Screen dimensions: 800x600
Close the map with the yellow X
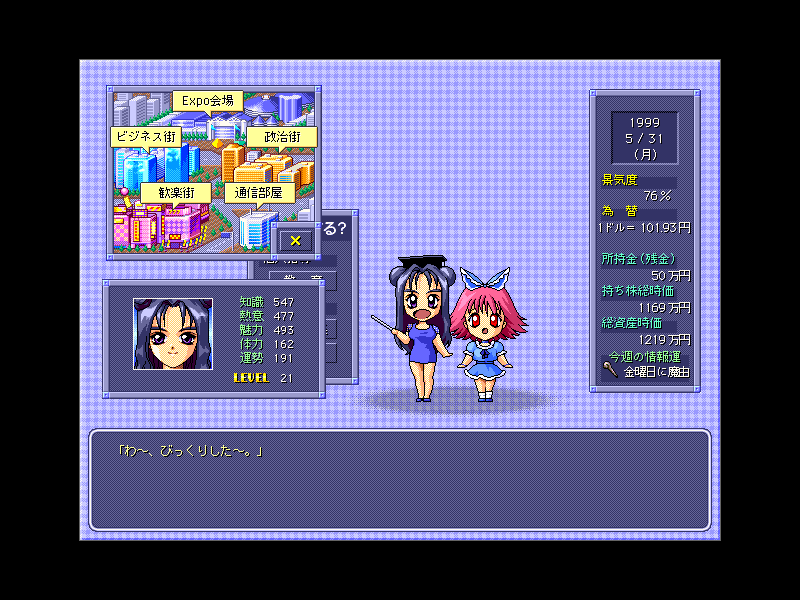tap(295, 240)
